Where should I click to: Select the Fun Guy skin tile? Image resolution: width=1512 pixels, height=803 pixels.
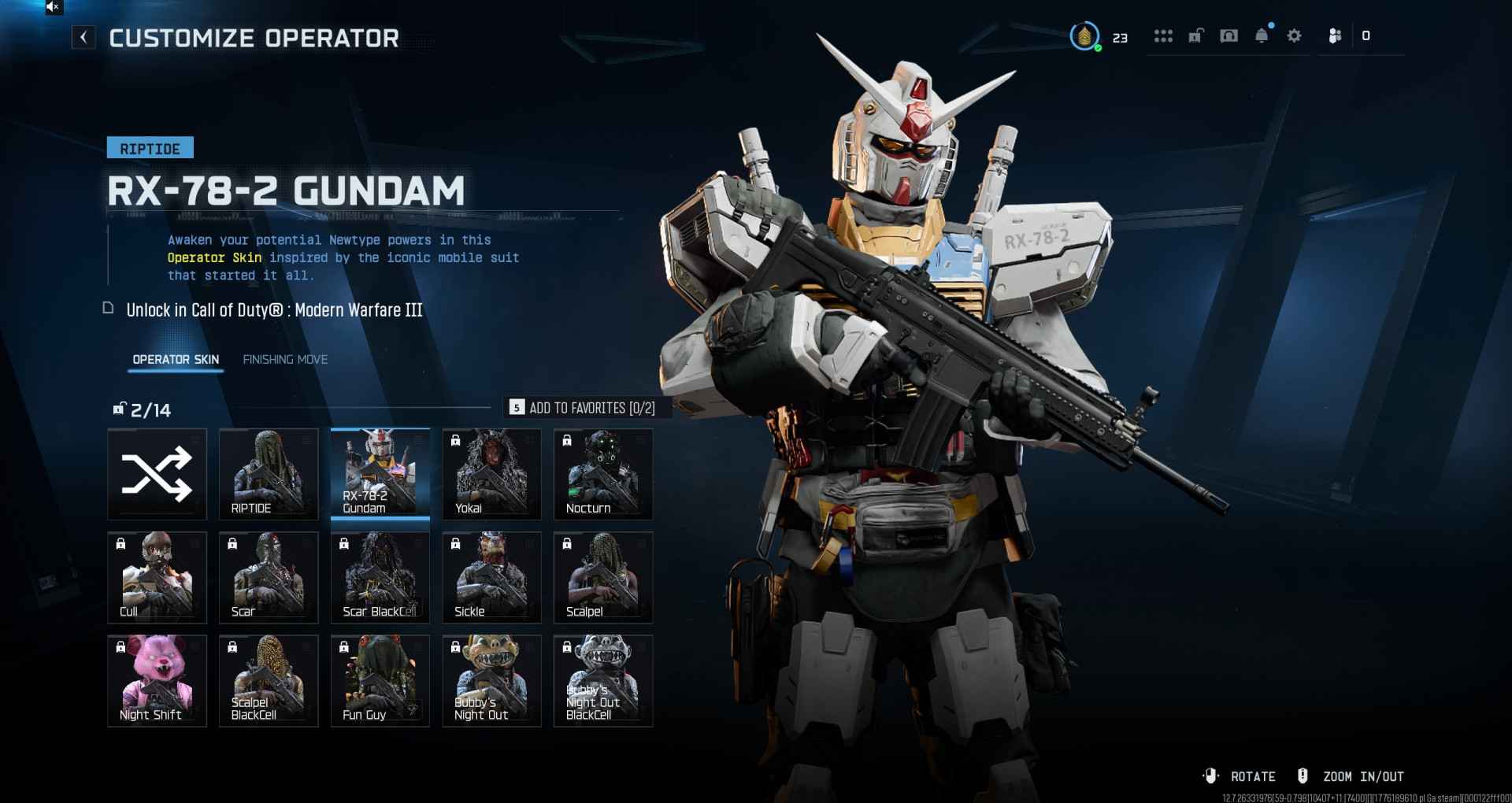point(380,680)
